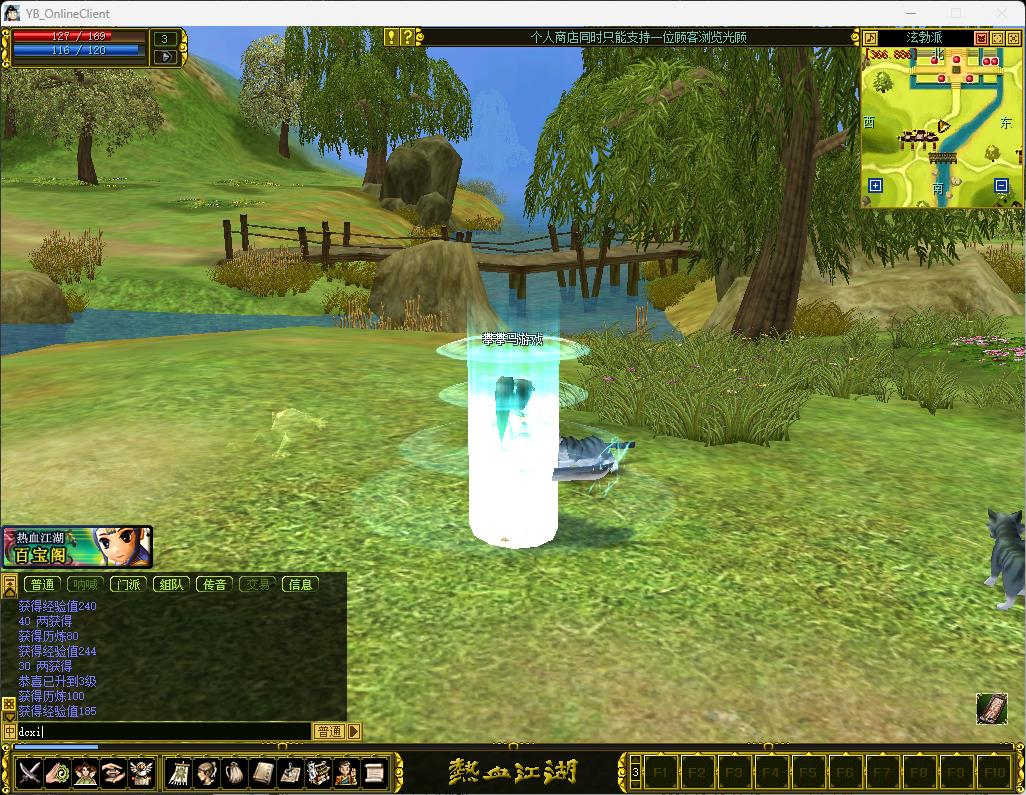Open the 普通 chat channel selector

(x=329, y=731)
